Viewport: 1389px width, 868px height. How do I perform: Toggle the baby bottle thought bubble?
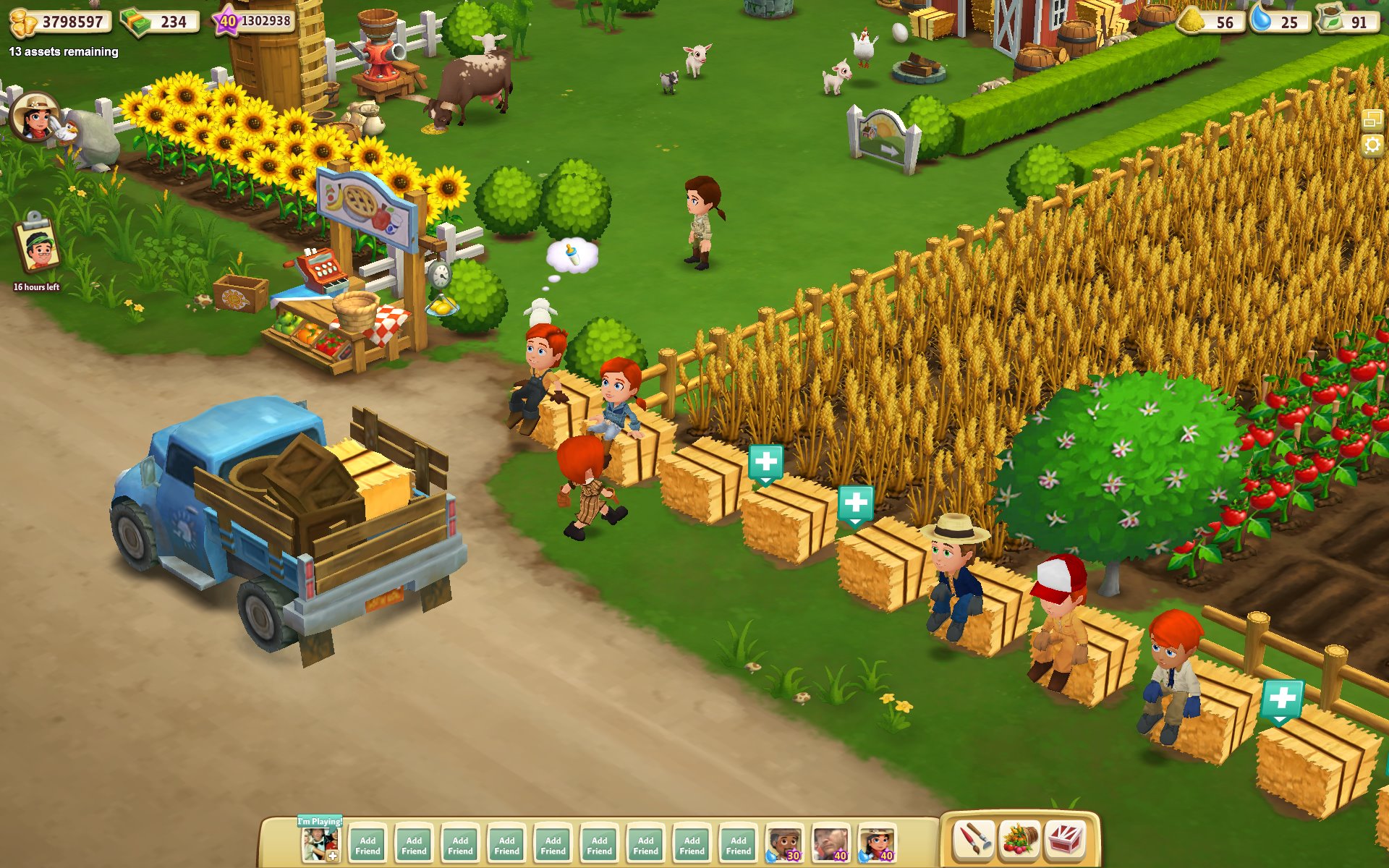tap(570, 257)
